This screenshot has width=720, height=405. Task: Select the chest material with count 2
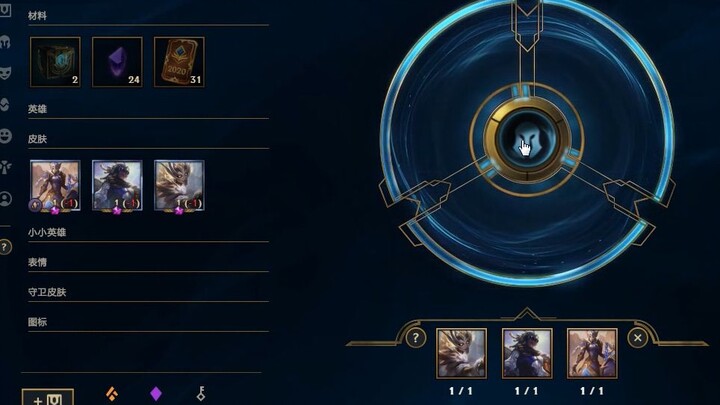(x=55, y=62)
